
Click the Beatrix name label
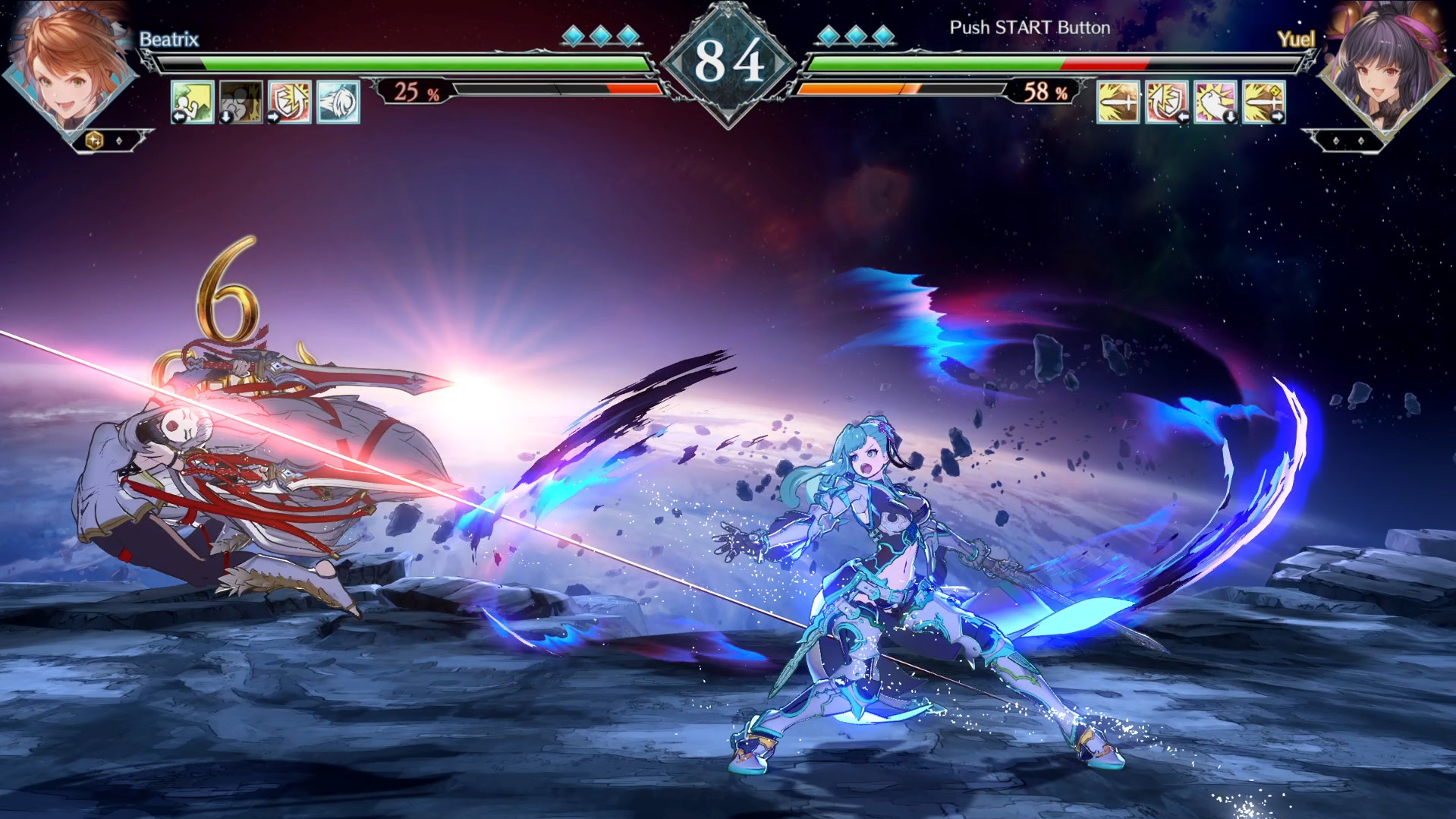tap(168, 39)
